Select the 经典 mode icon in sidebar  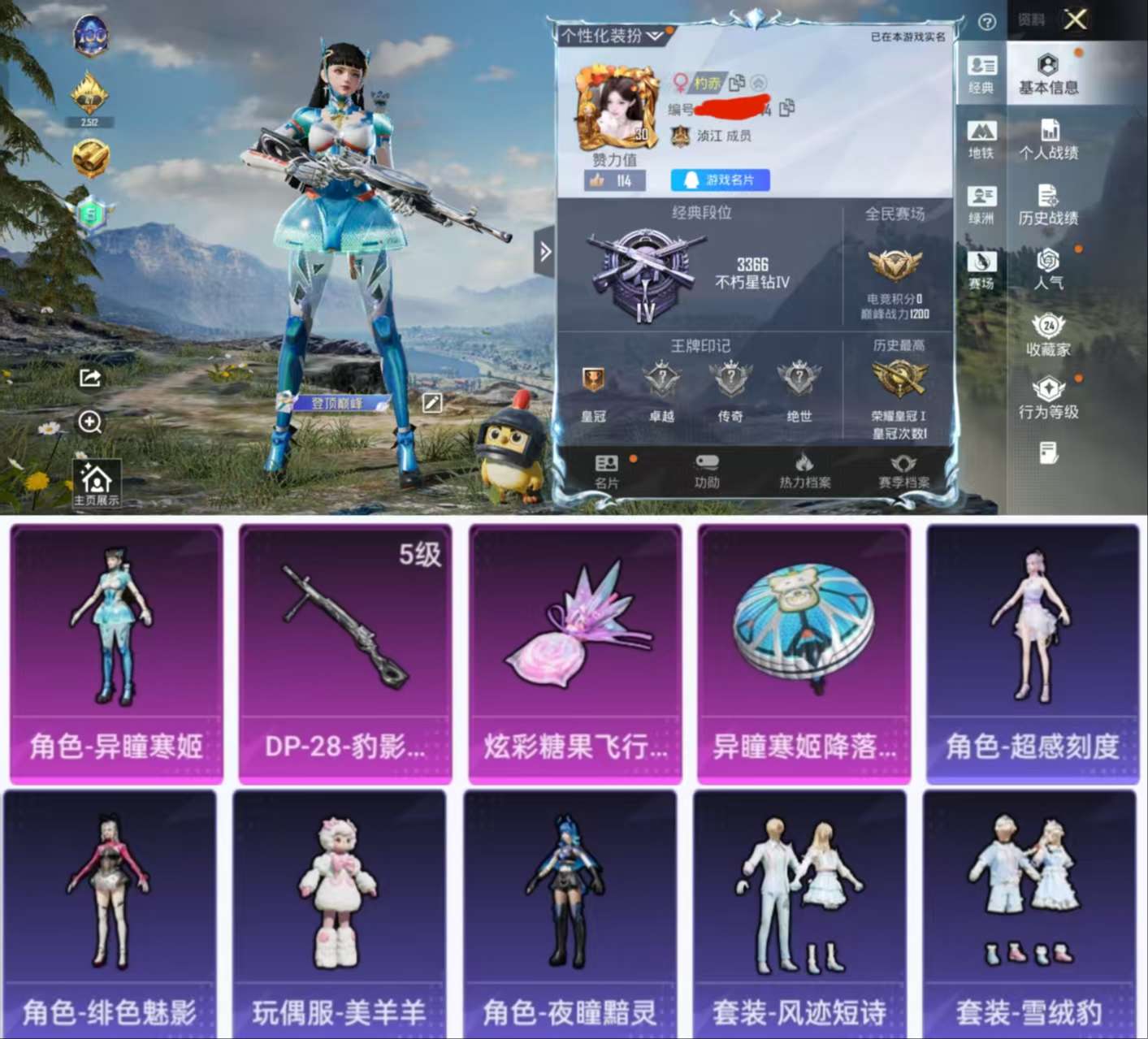pos(982,75)
